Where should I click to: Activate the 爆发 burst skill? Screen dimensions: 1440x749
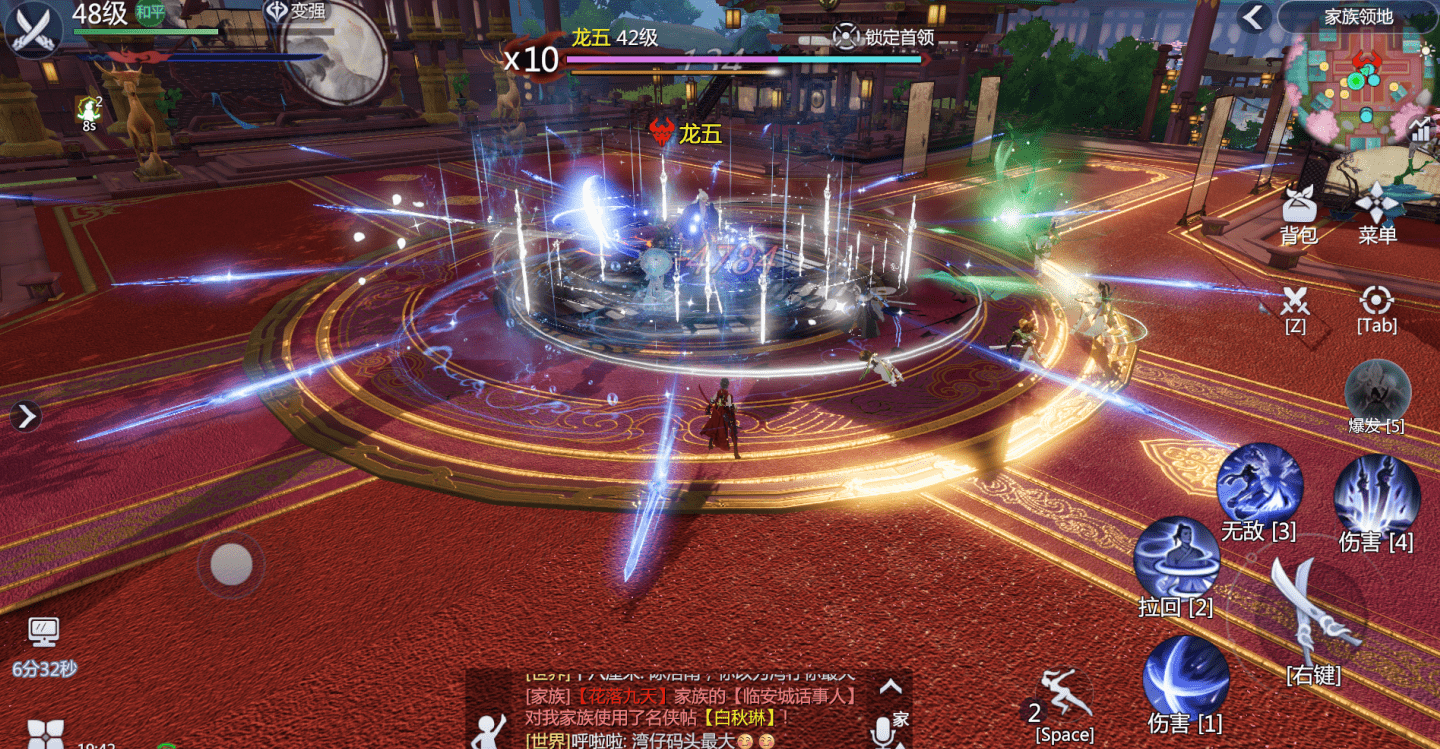tap(1377, 391)
